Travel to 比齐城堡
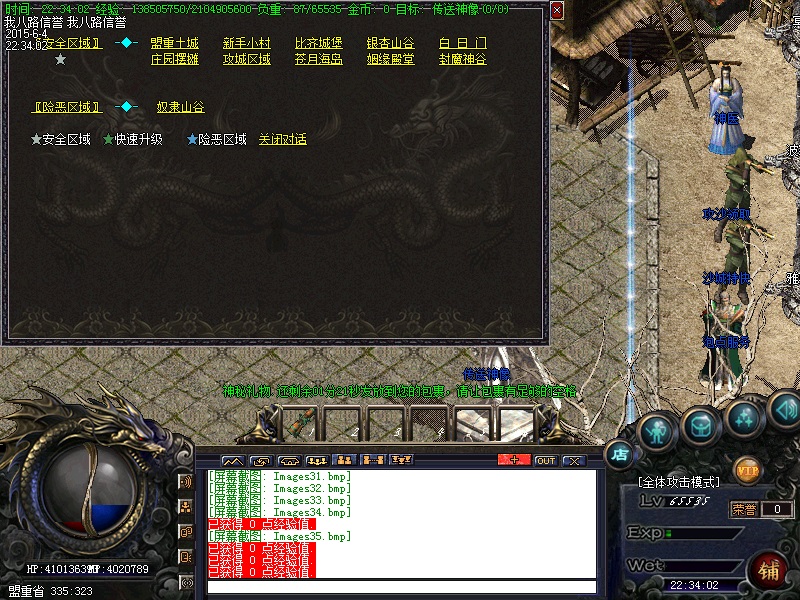This screenshot has height=600, width=800. (x=318, y=43)
